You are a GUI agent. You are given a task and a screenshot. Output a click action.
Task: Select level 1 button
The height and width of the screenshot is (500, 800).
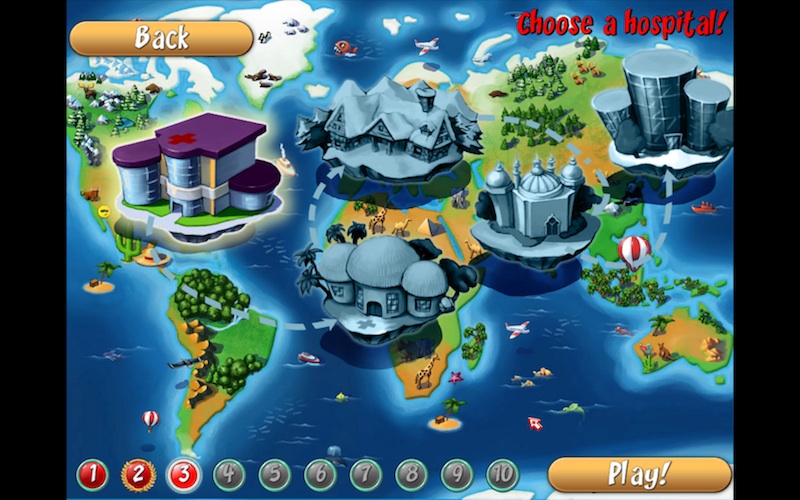coord(92,474)
